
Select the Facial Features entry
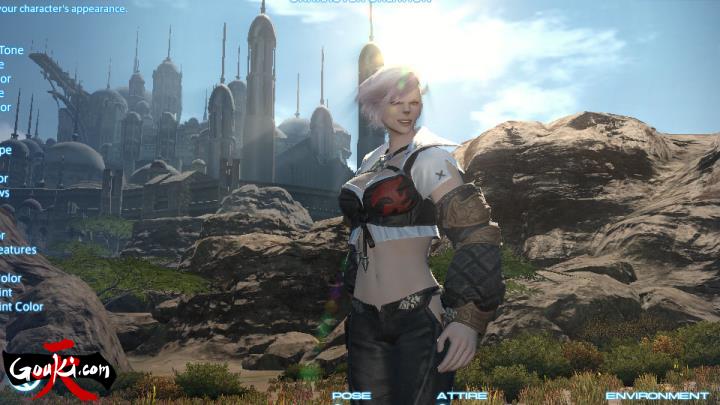point(18,250)
